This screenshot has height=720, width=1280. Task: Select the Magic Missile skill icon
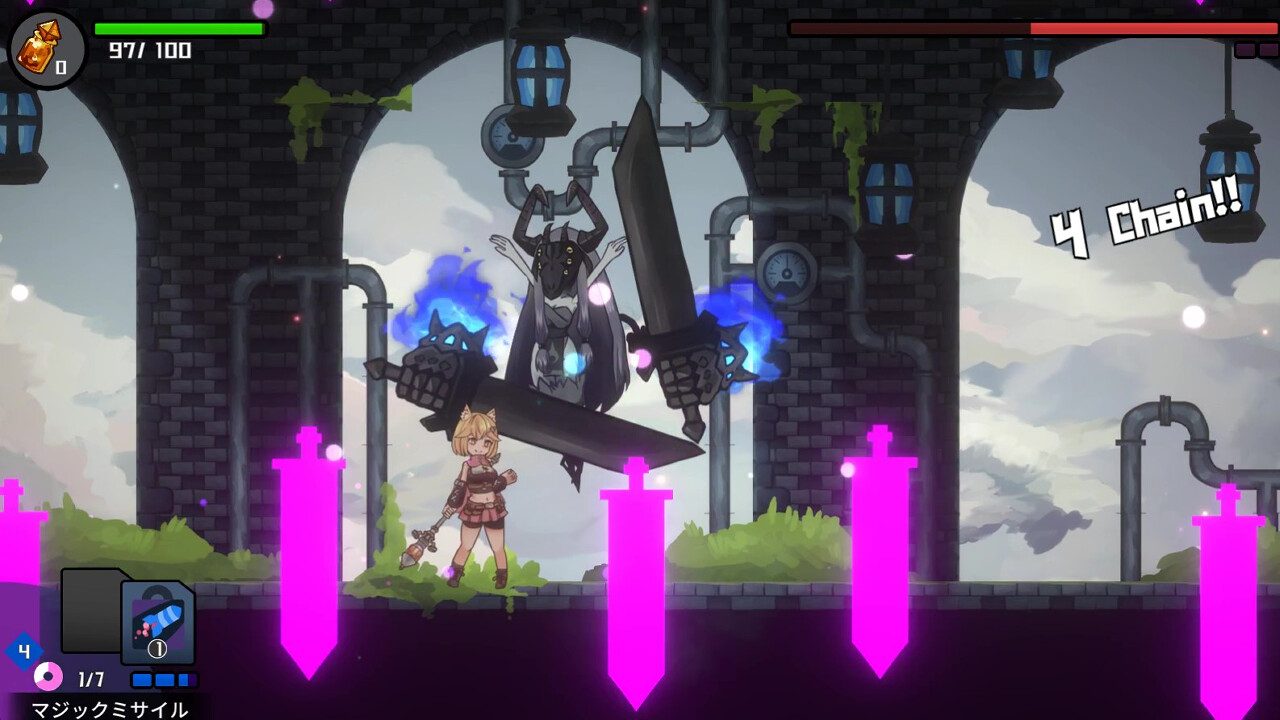156,622
